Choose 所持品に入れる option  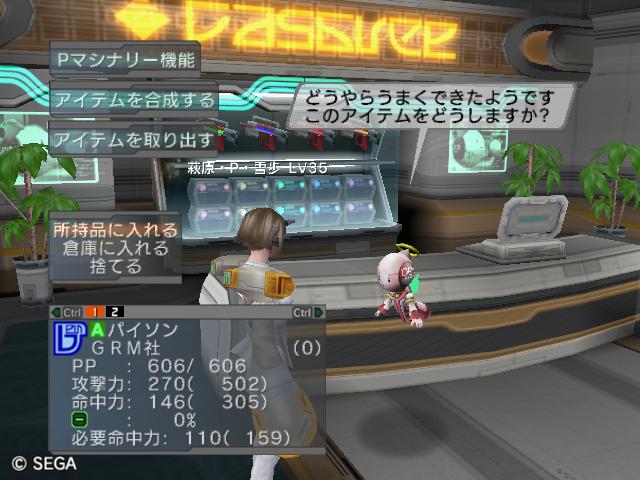pos(117,230)
